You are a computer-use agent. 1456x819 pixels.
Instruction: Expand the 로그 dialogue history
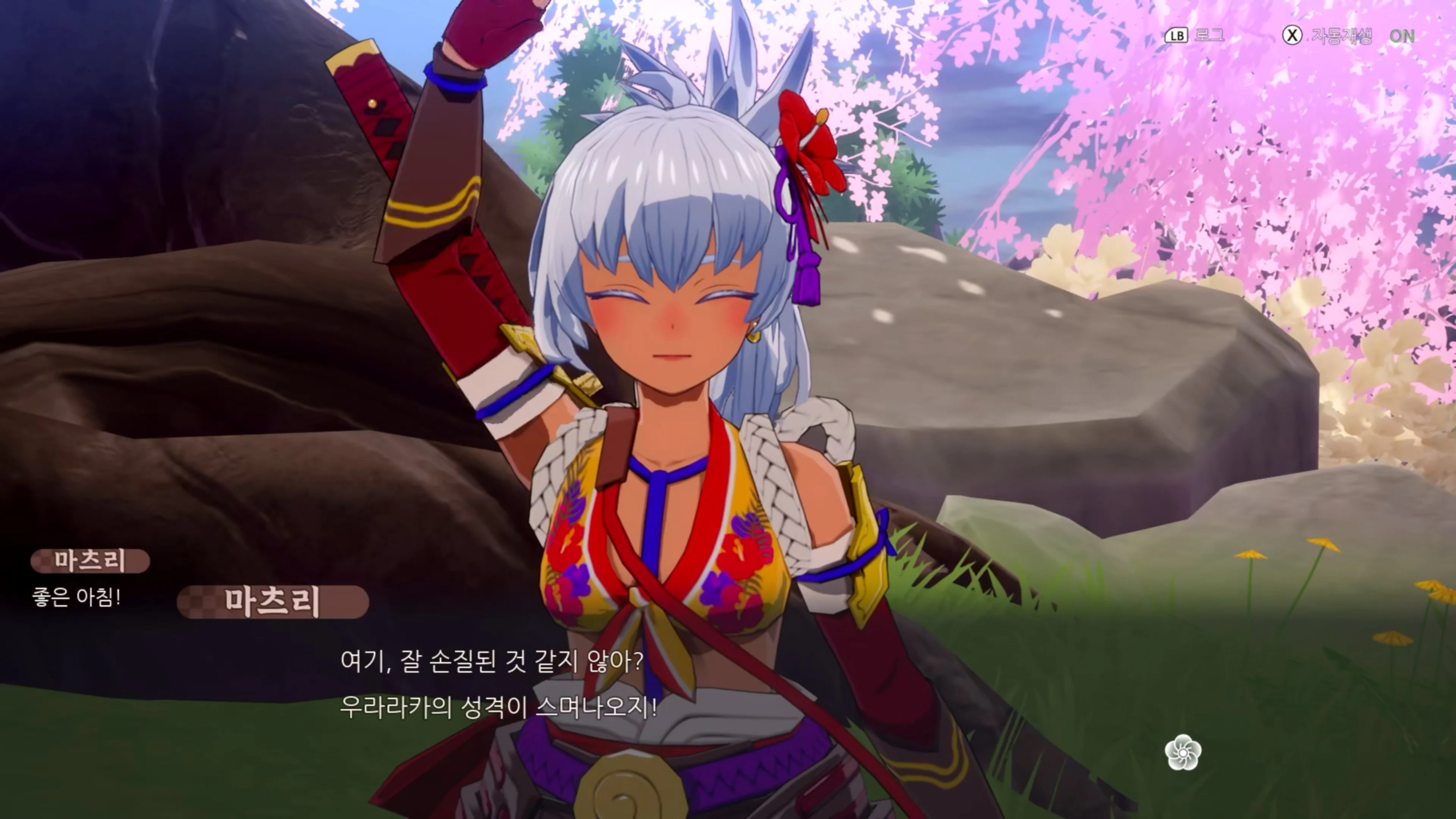pos(1210,35)
